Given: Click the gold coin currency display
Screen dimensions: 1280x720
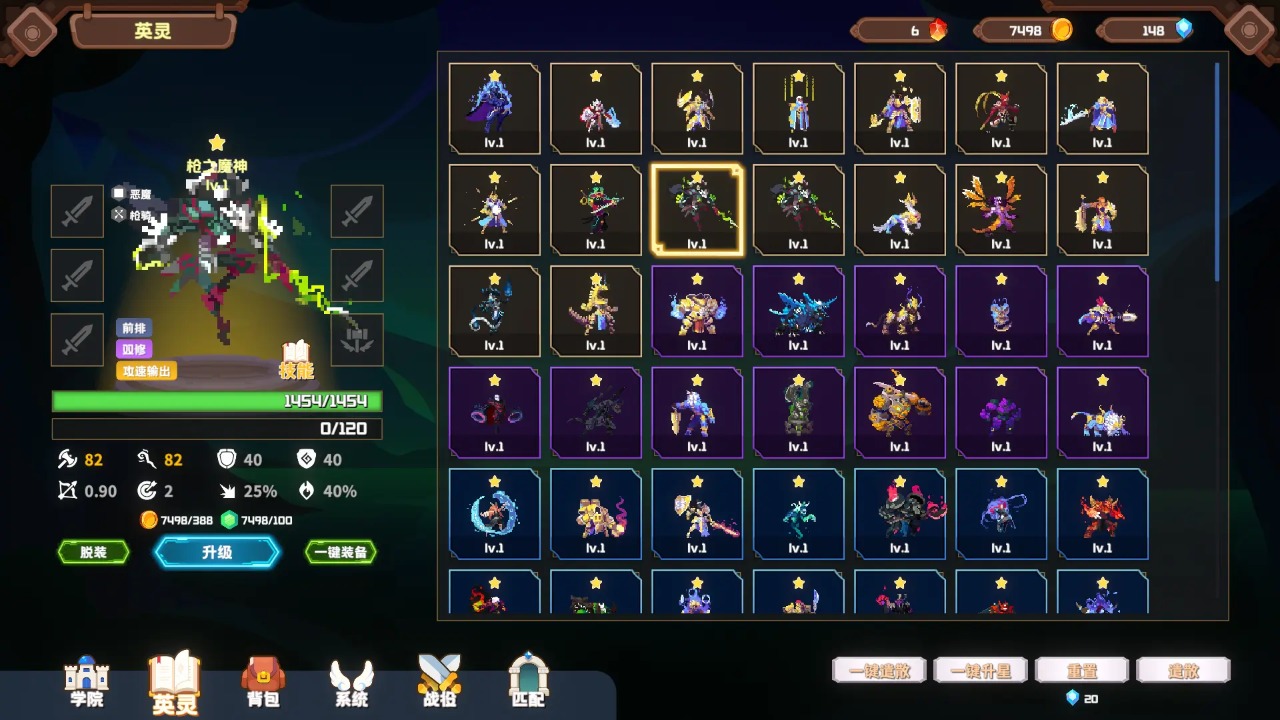Looking at the screenshot, I should click(x=1022, y=30).
